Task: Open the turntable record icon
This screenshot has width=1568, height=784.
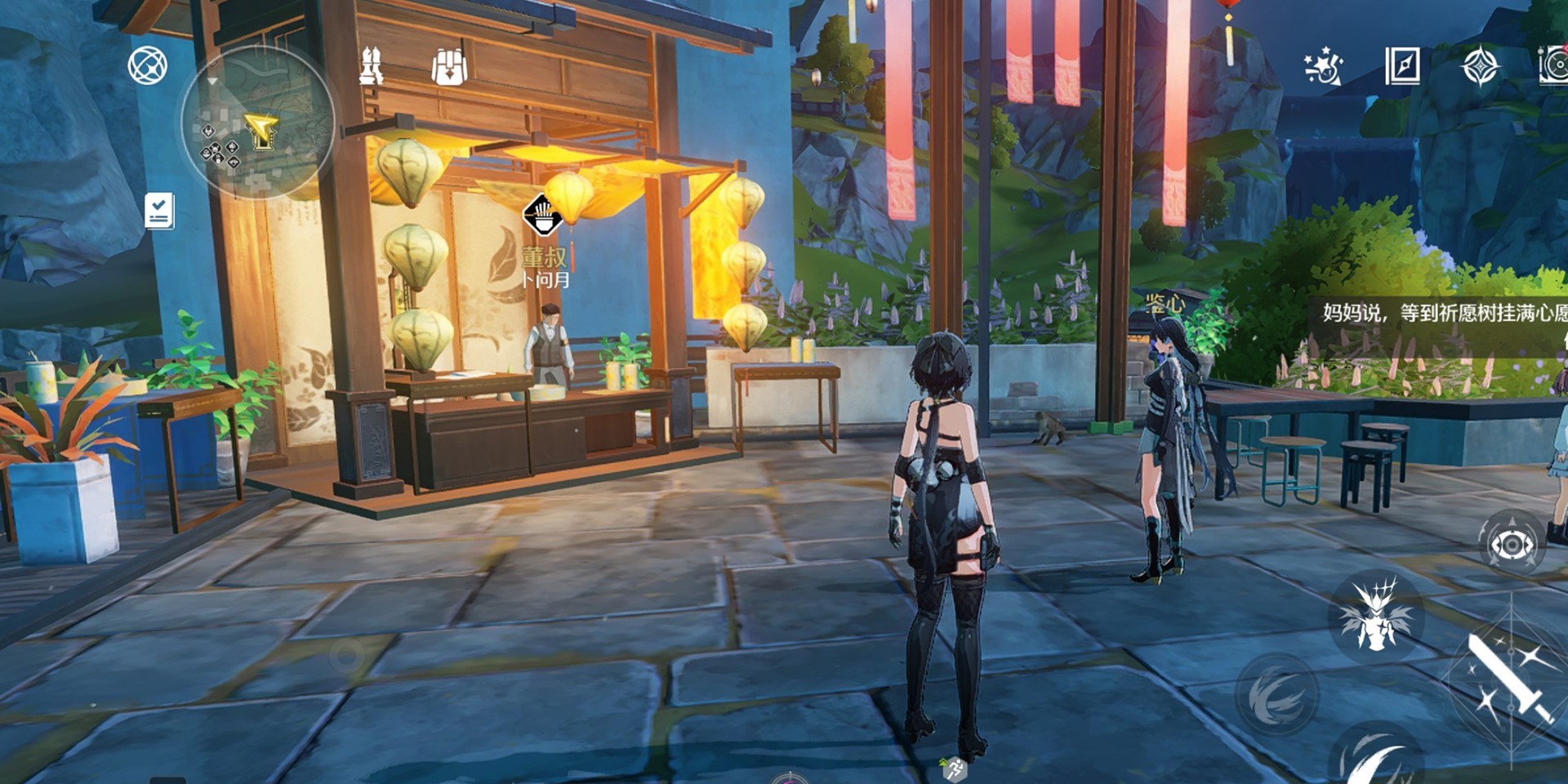Action: pos(1553,66)
